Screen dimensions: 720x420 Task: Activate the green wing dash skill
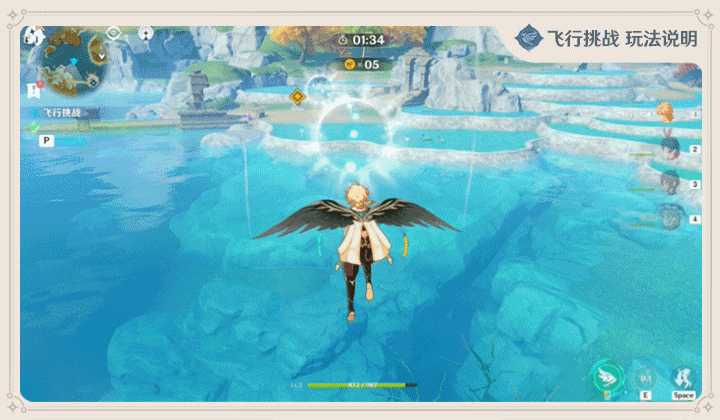click(606, 376)
